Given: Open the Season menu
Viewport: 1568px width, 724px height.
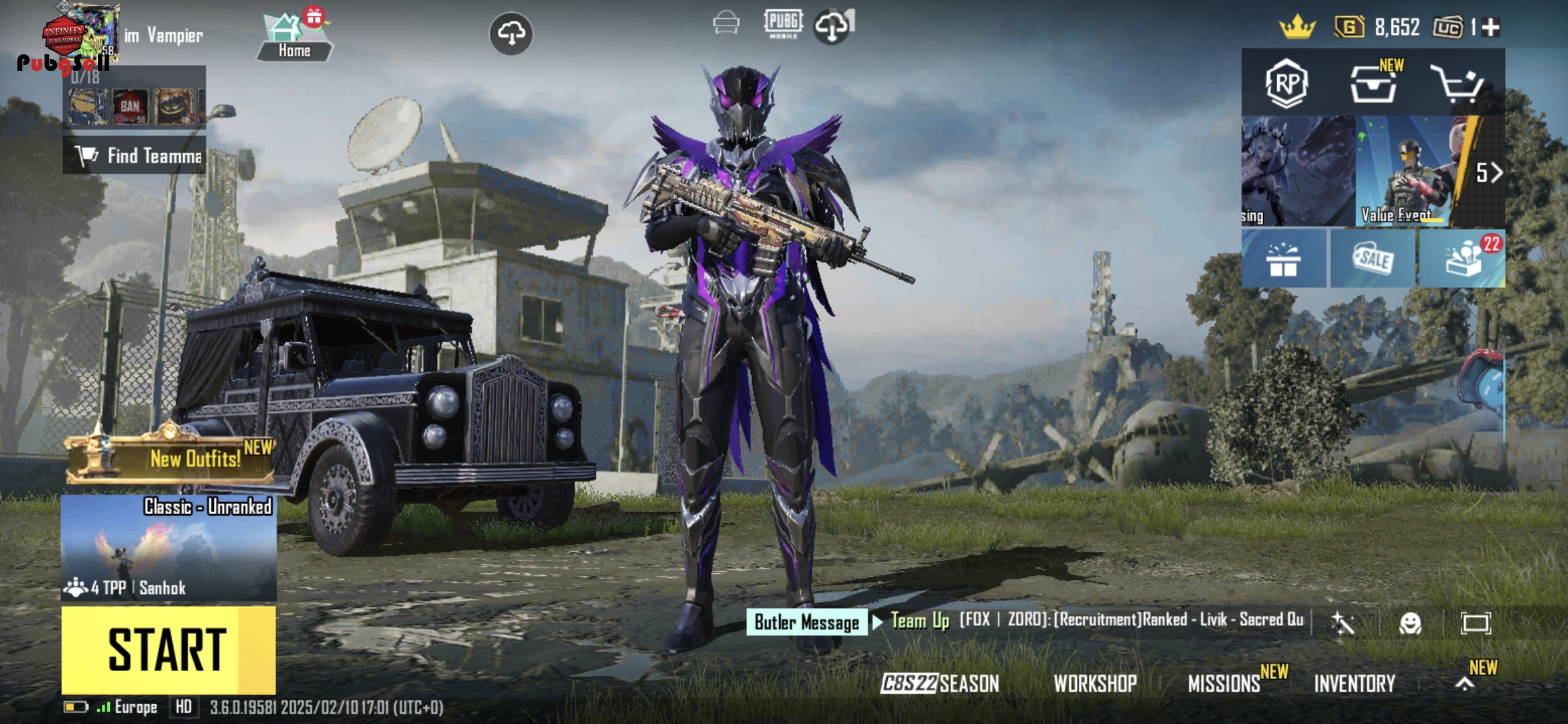Looking at the screenshot, I should [939, 683].
